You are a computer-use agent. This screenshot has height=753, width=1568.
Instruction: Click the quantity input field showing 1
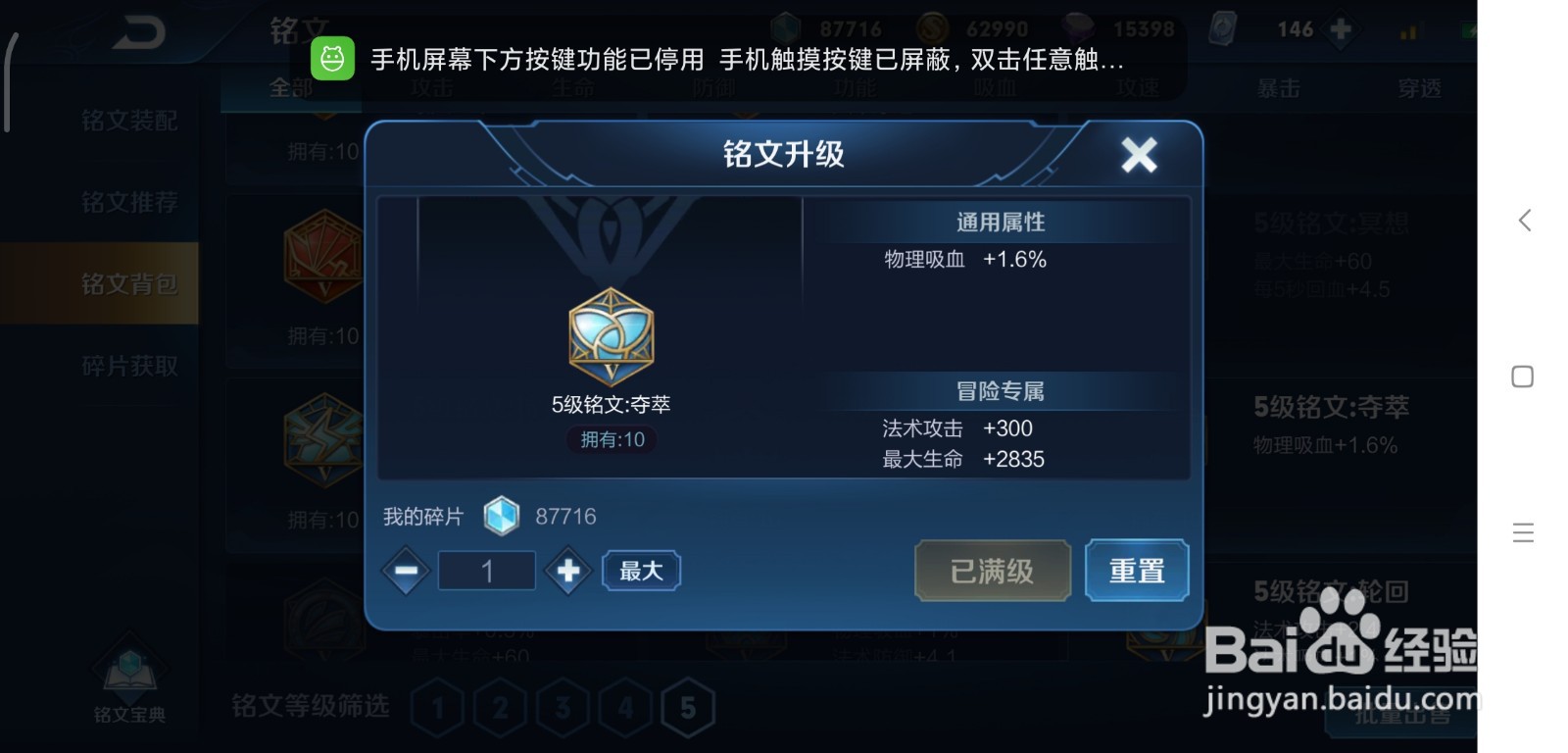[x=487, y=570]
